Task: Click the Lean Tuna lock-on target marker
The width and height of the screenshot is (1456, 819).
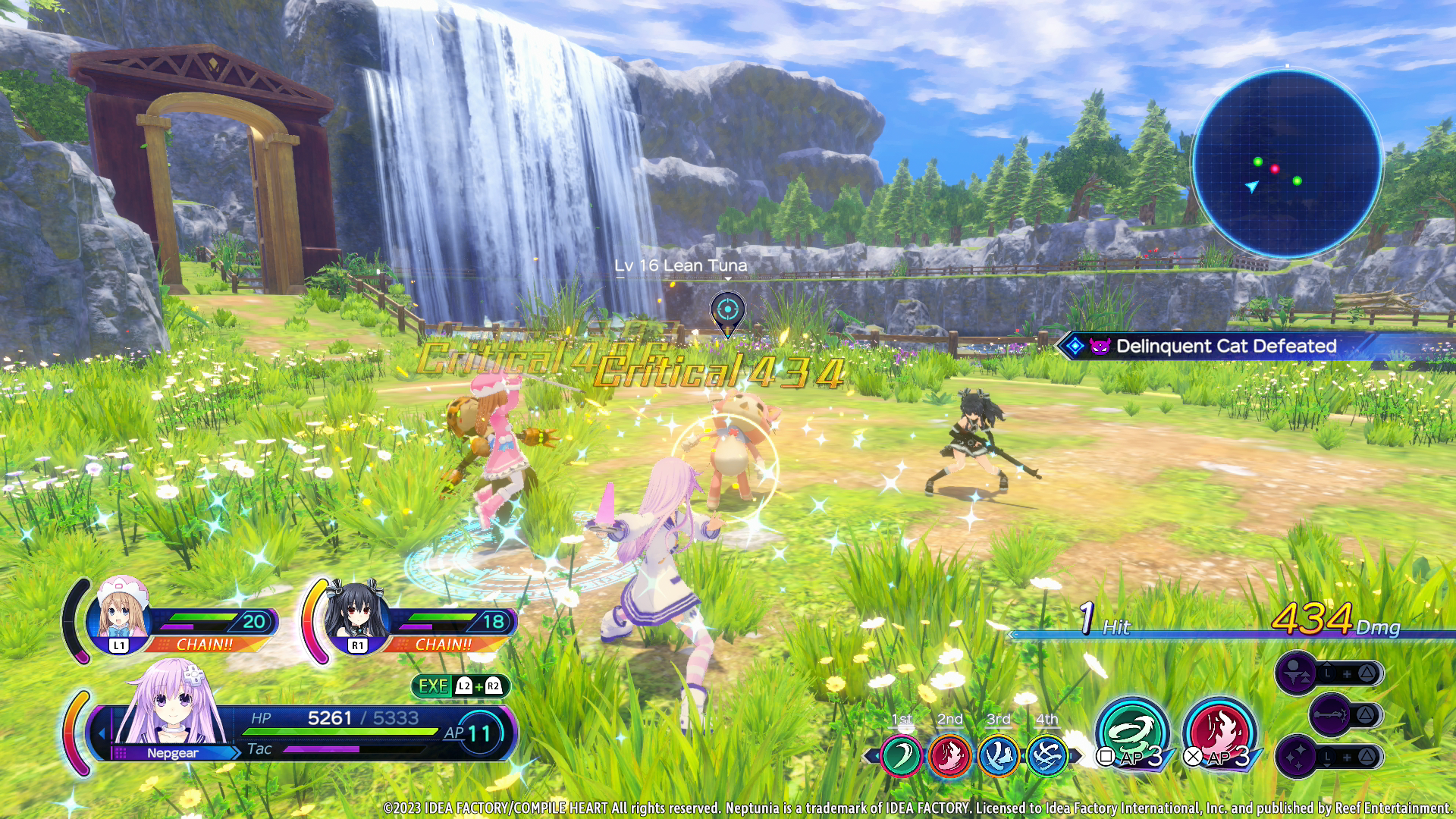Action: coord(727,311)
